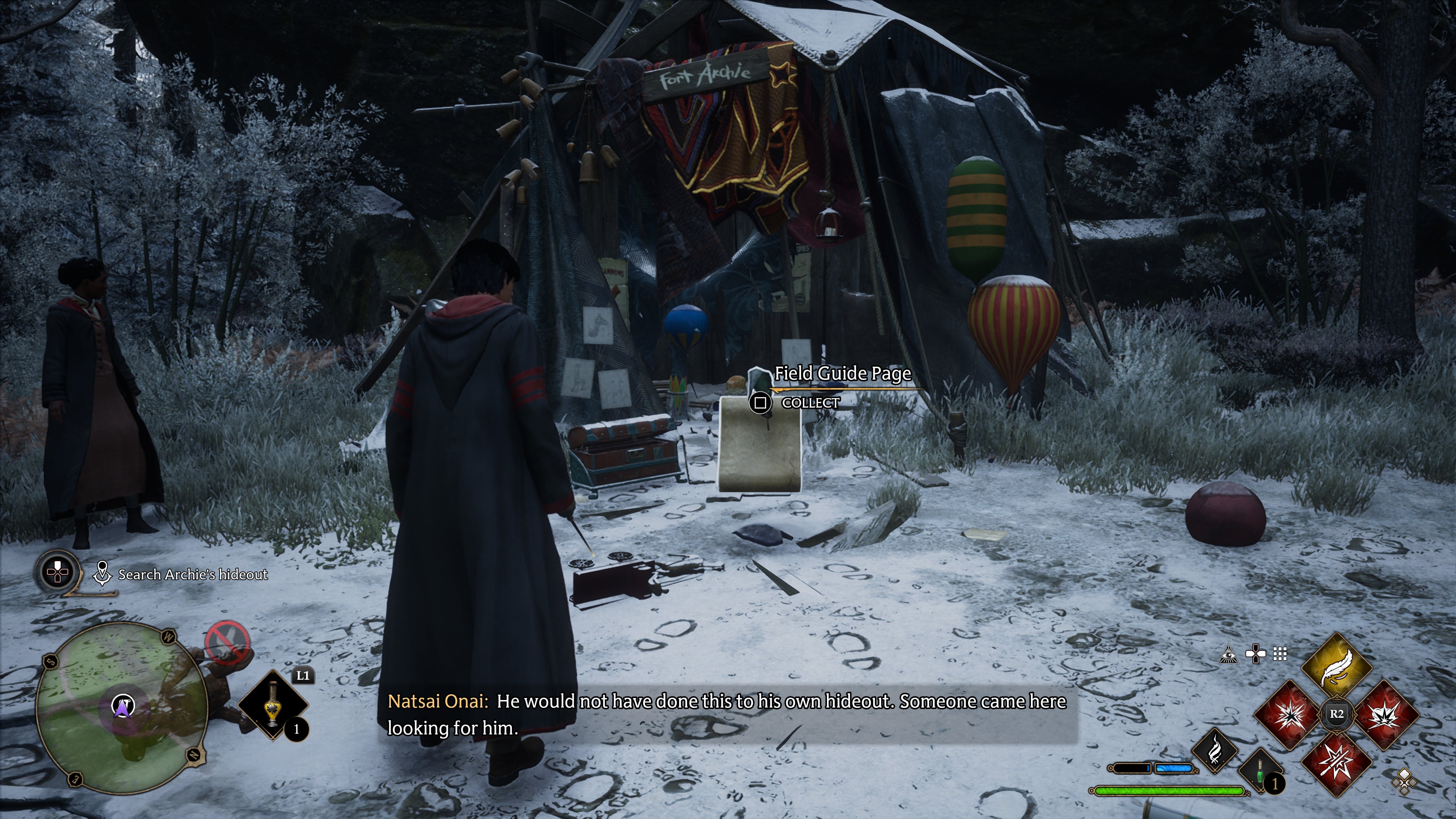Click the eye-in-triangle Revelio icon
The width and height of the screenshot is (1456, 819).
(1229, 654)
